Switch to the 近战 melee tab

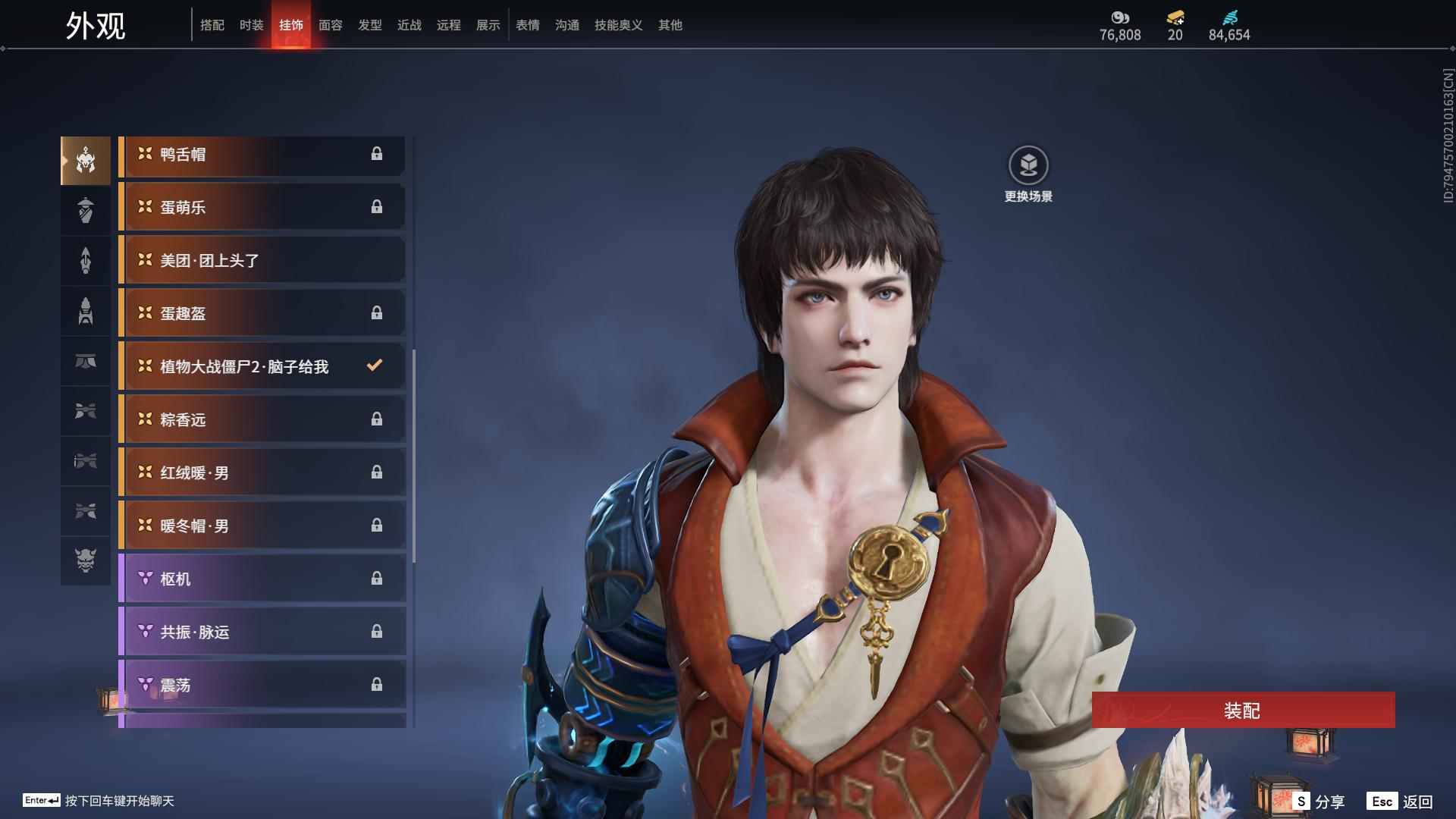409,25
